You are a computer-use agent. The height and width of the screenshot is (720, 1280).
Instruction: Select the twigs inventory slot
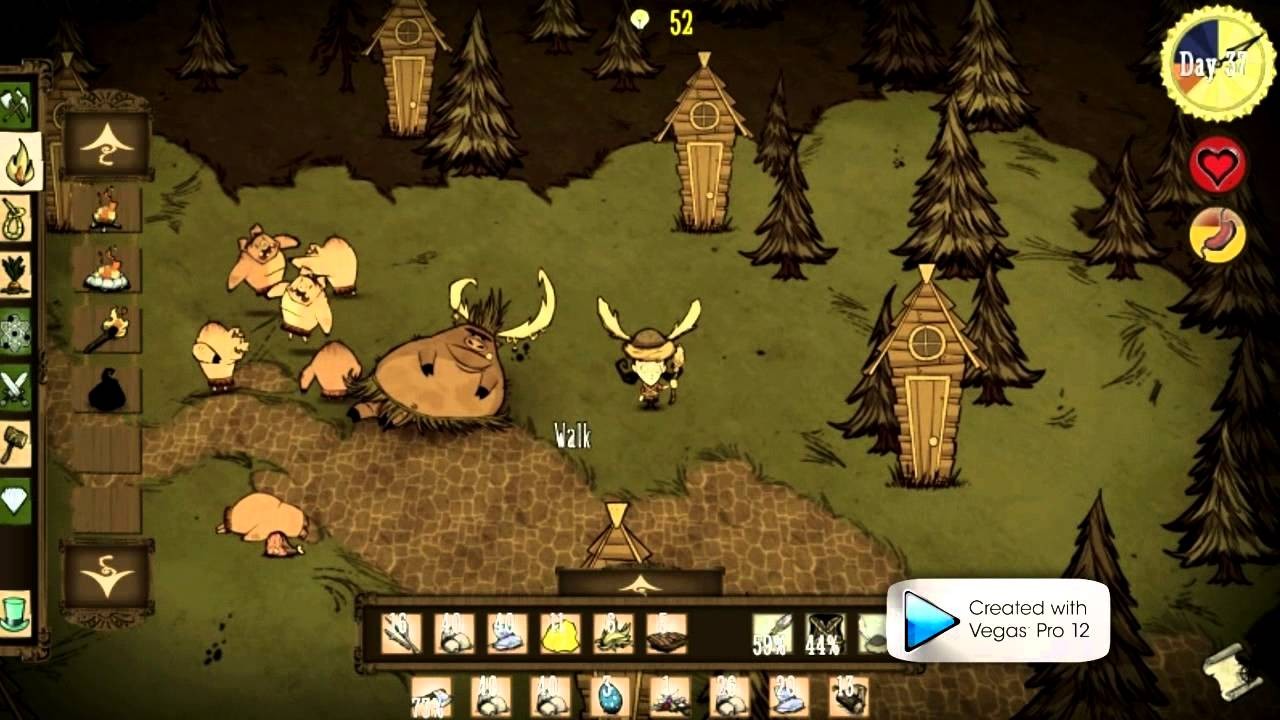(x=401, y=633)
